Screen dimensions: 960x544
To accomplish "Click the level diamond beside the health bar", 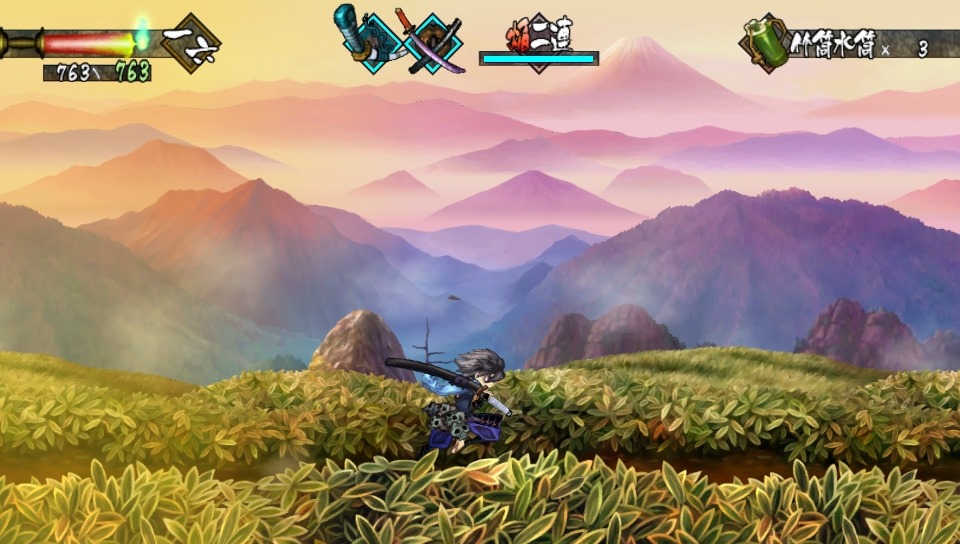I will pyautogui.click(x=189, y=43).
